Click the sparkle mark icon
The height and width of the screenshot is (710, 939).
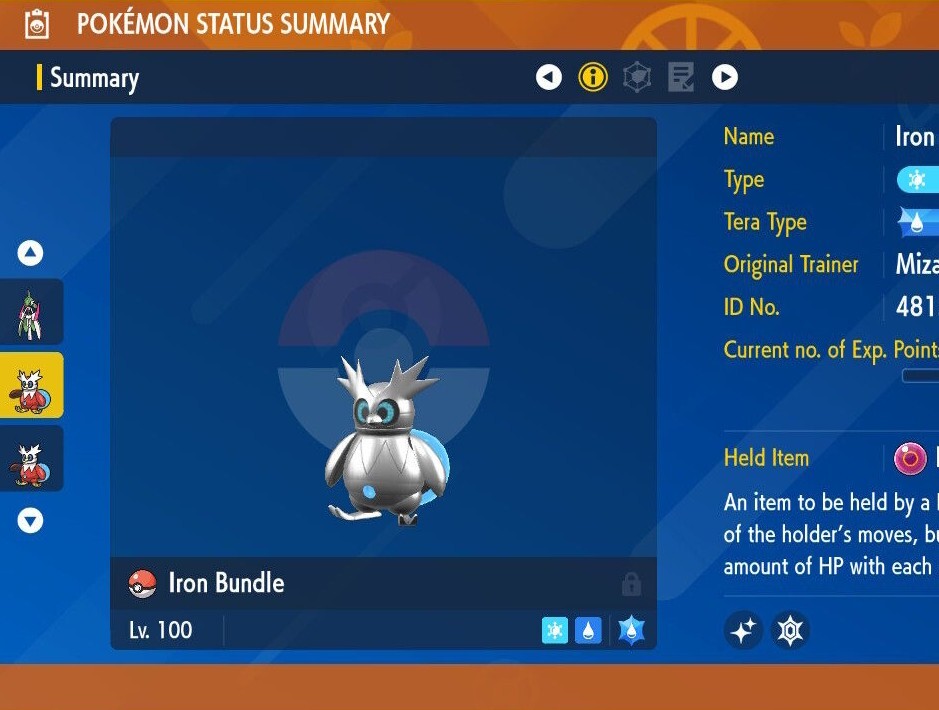click(744, 630)
